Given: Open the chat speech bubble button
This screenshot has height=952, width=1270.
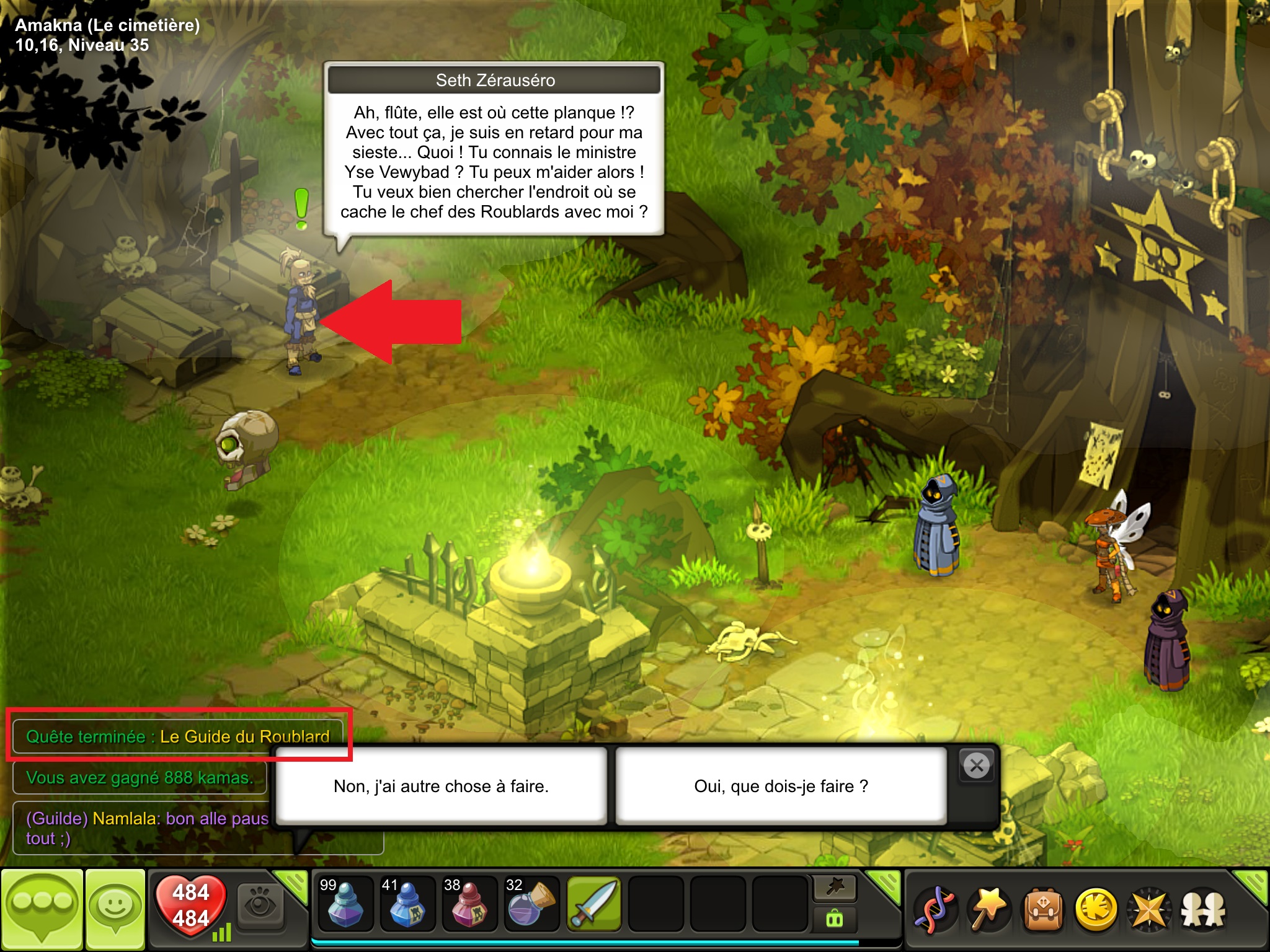Looking at the screenshot, I should coord(42,909).
